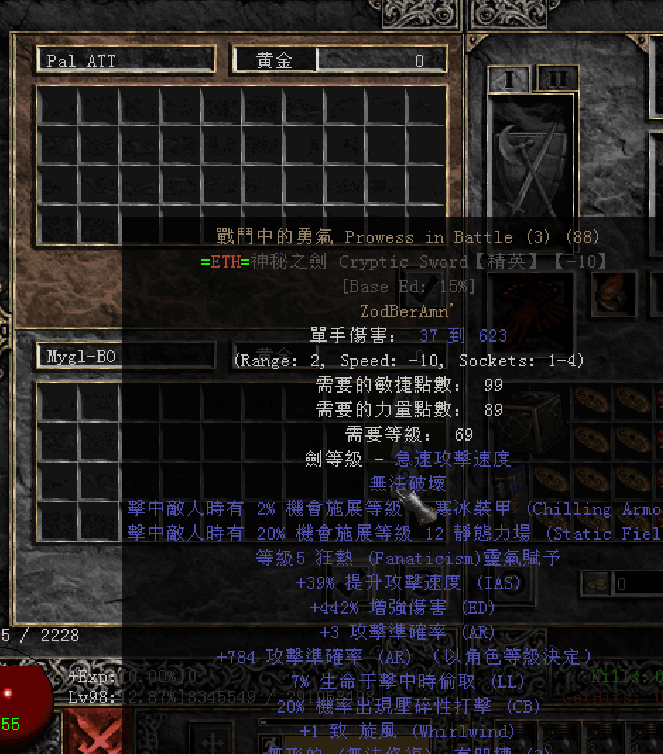663x754 pixels.
Task: Click the inventory gold coins button
Action: (x=597, y=583)
